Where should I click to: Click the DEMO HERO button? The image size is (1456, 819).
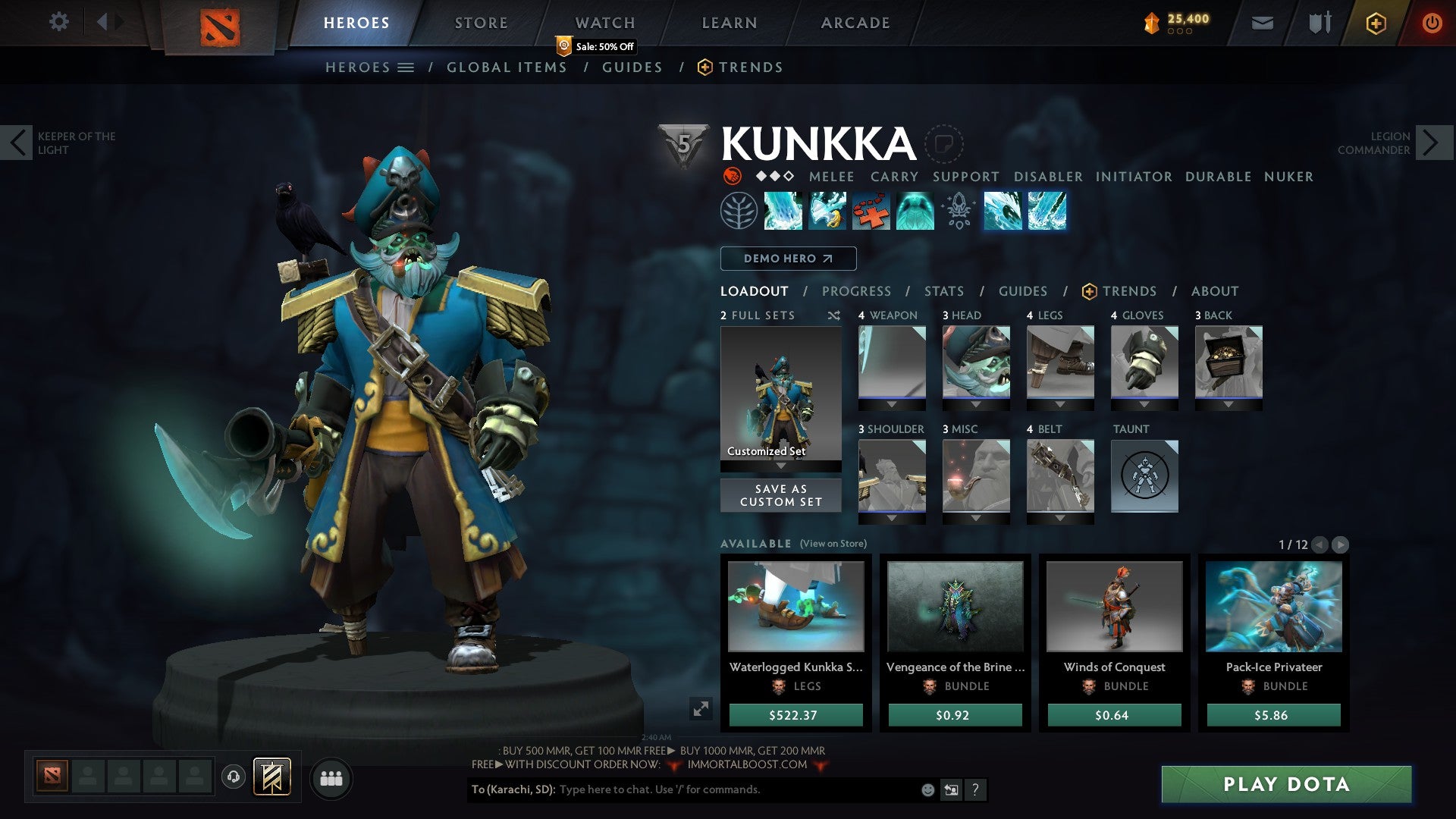pos(787,258)
